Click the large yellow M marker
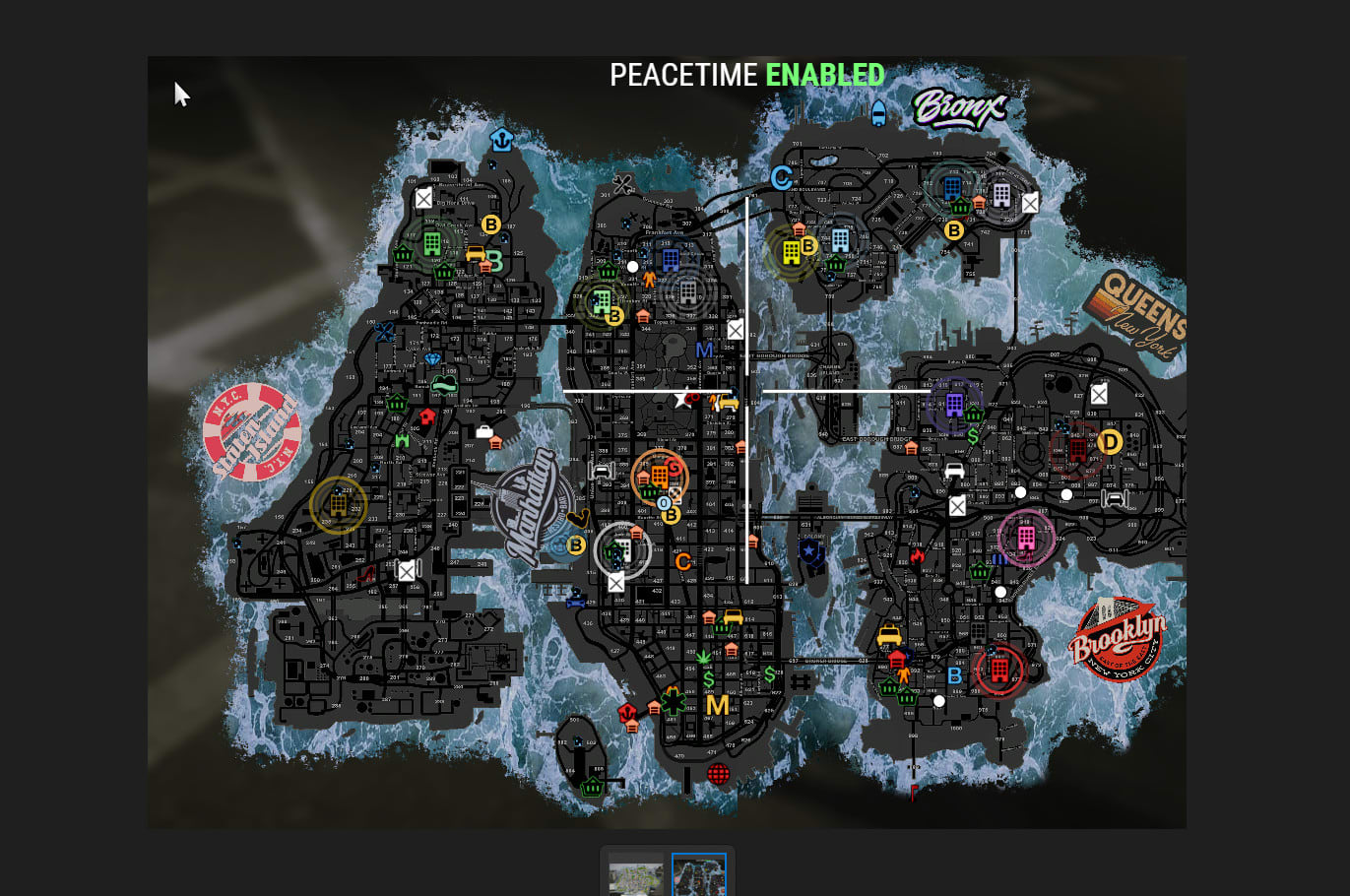Image resolution: width=1350 pixels, height=896 pixels. click(717, 705)
